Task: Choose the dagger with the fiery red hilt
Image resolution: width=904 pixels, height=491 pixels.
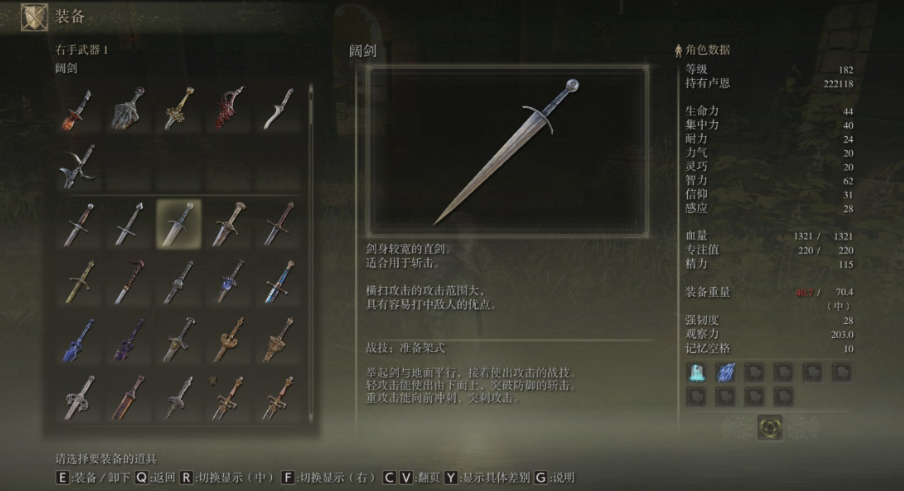Action: coord(79,110)
